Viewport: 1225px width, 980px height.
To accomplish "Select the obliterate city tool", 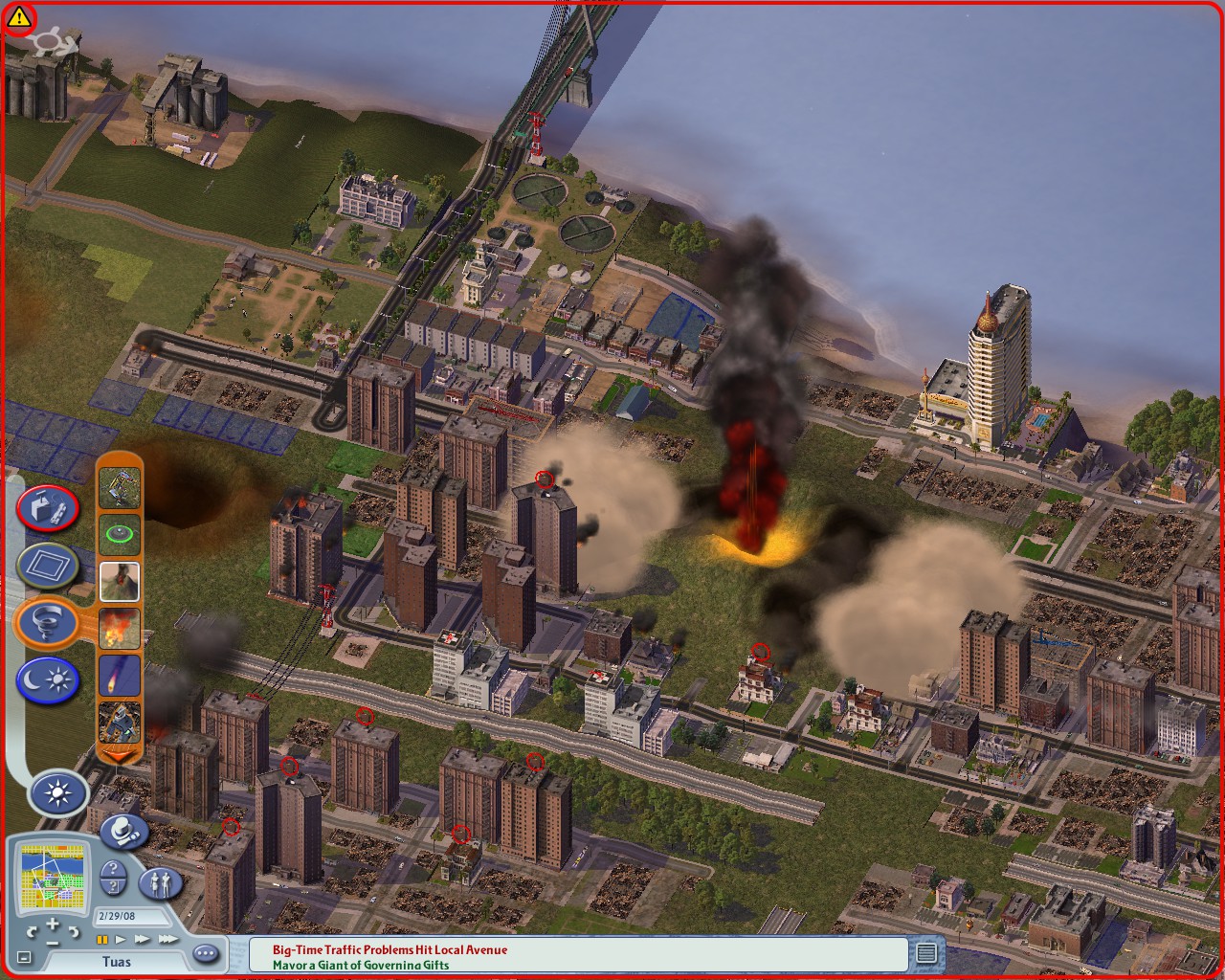I will (49, 508).
